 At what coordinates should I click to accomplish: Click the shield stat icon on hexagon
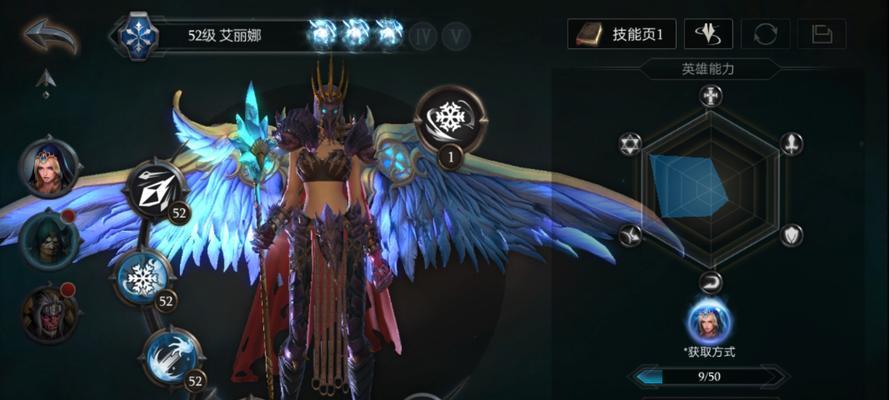(791, 235)
